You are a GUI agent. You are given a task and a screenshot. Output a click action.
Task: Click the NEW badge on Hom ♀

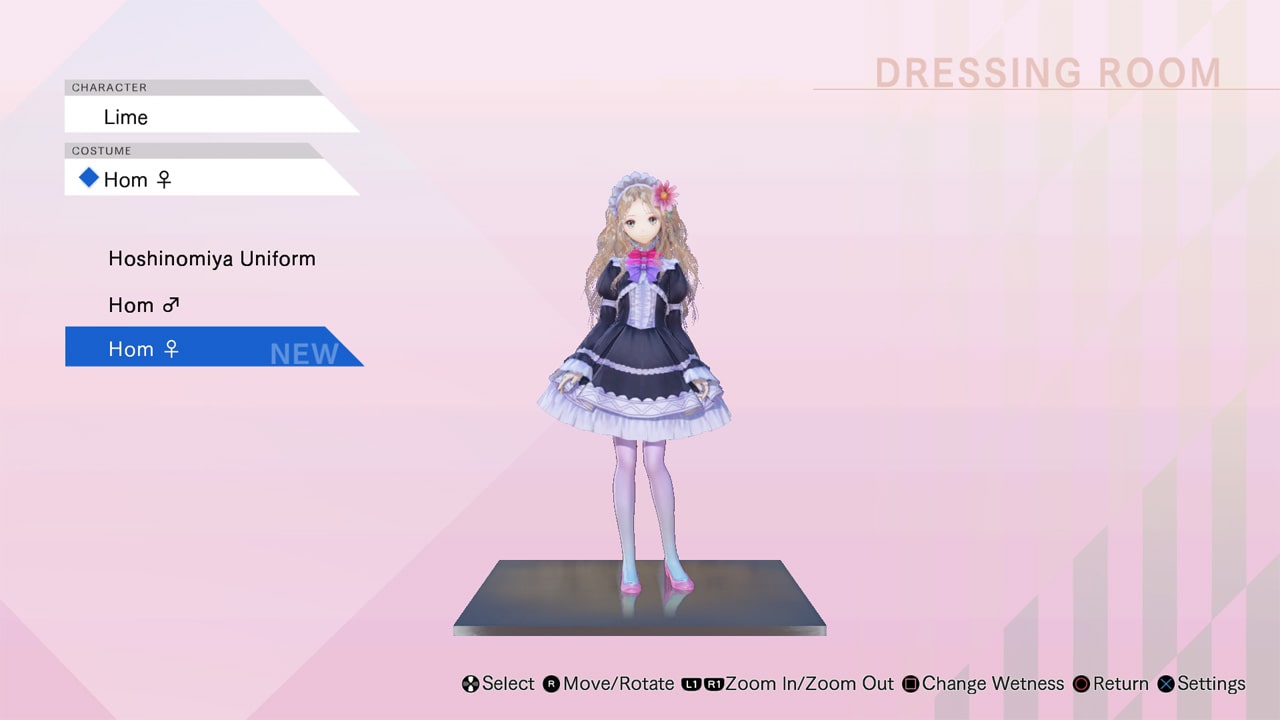click(x=302, y=352)
